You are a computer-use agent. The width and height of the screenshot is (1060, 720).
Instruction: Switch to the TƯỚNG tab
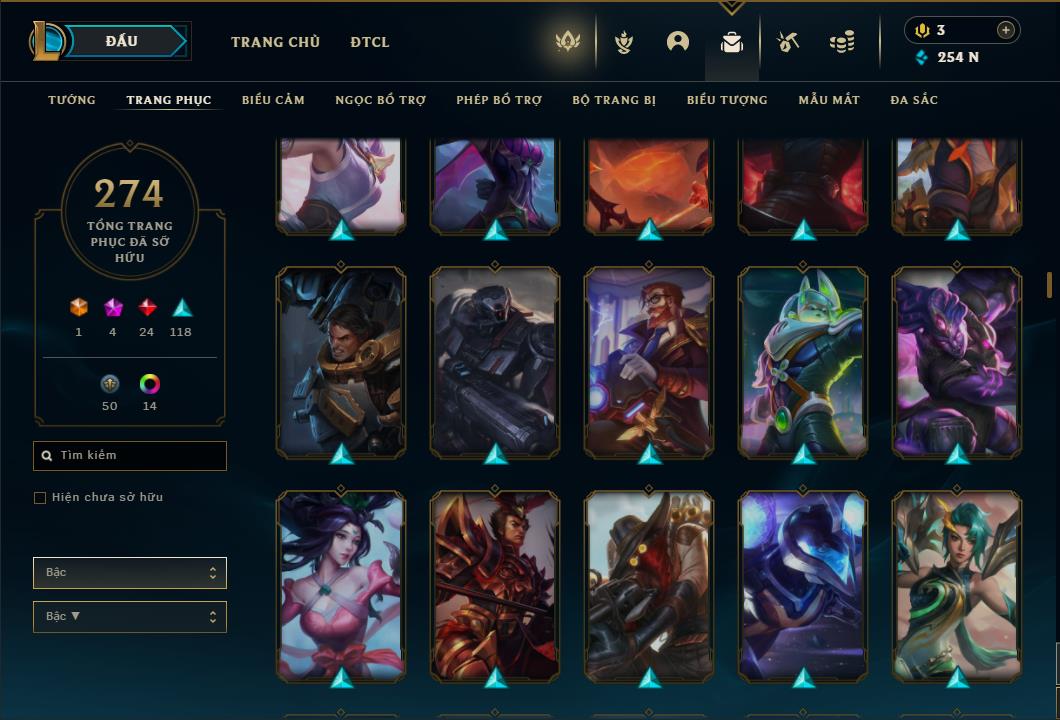(x=72, y=100)
